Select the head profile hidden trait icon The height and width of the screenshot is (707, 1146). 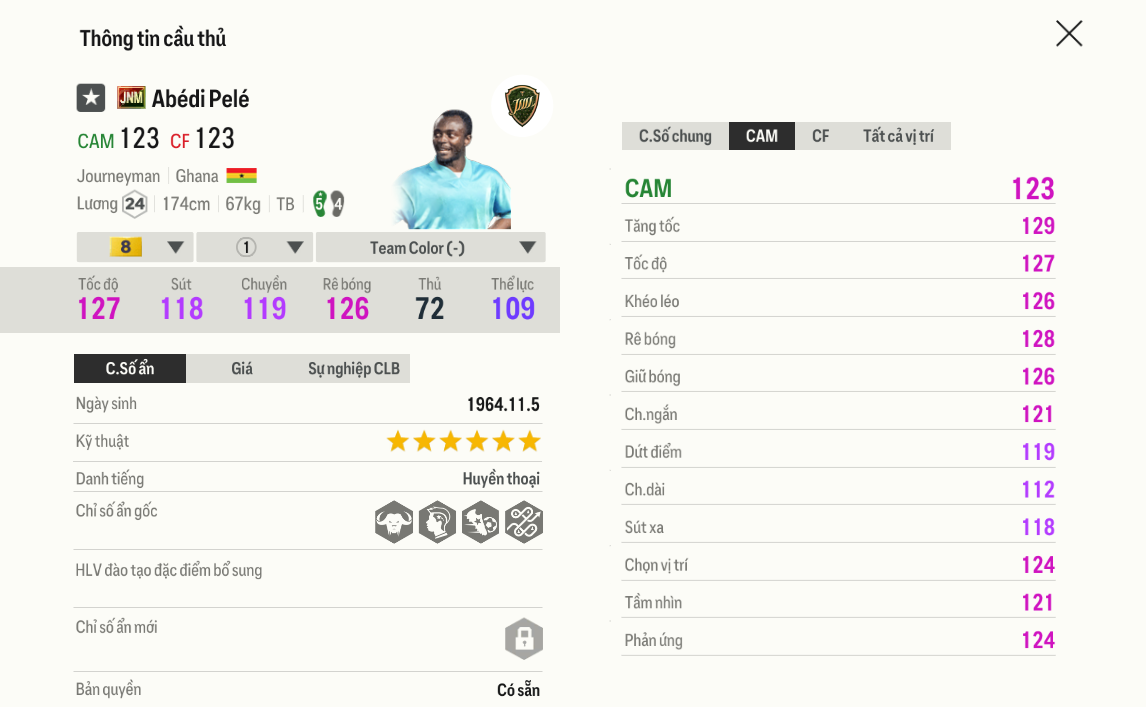437,522
